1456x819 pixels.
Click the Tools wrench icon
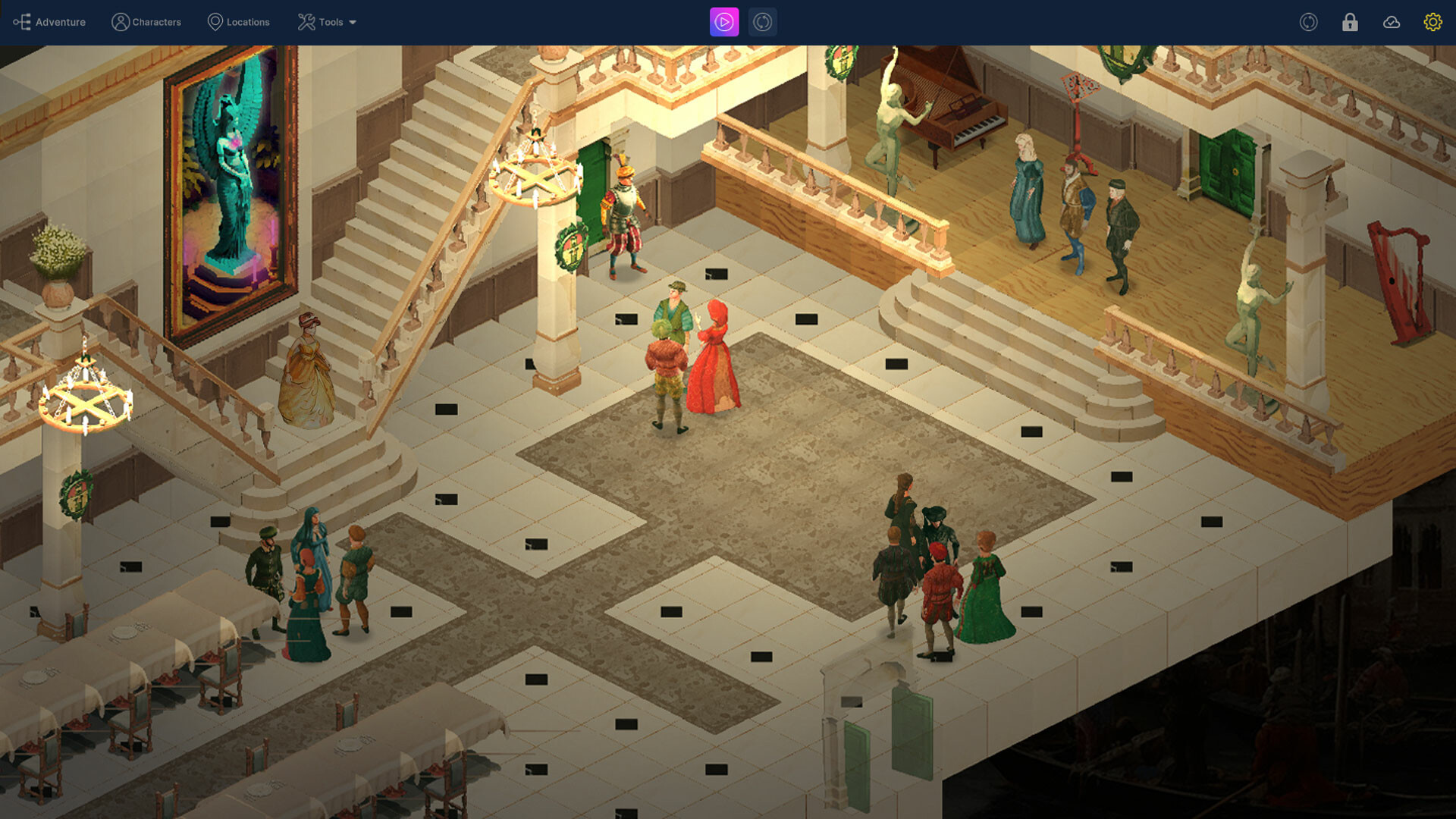pos(306,22)
